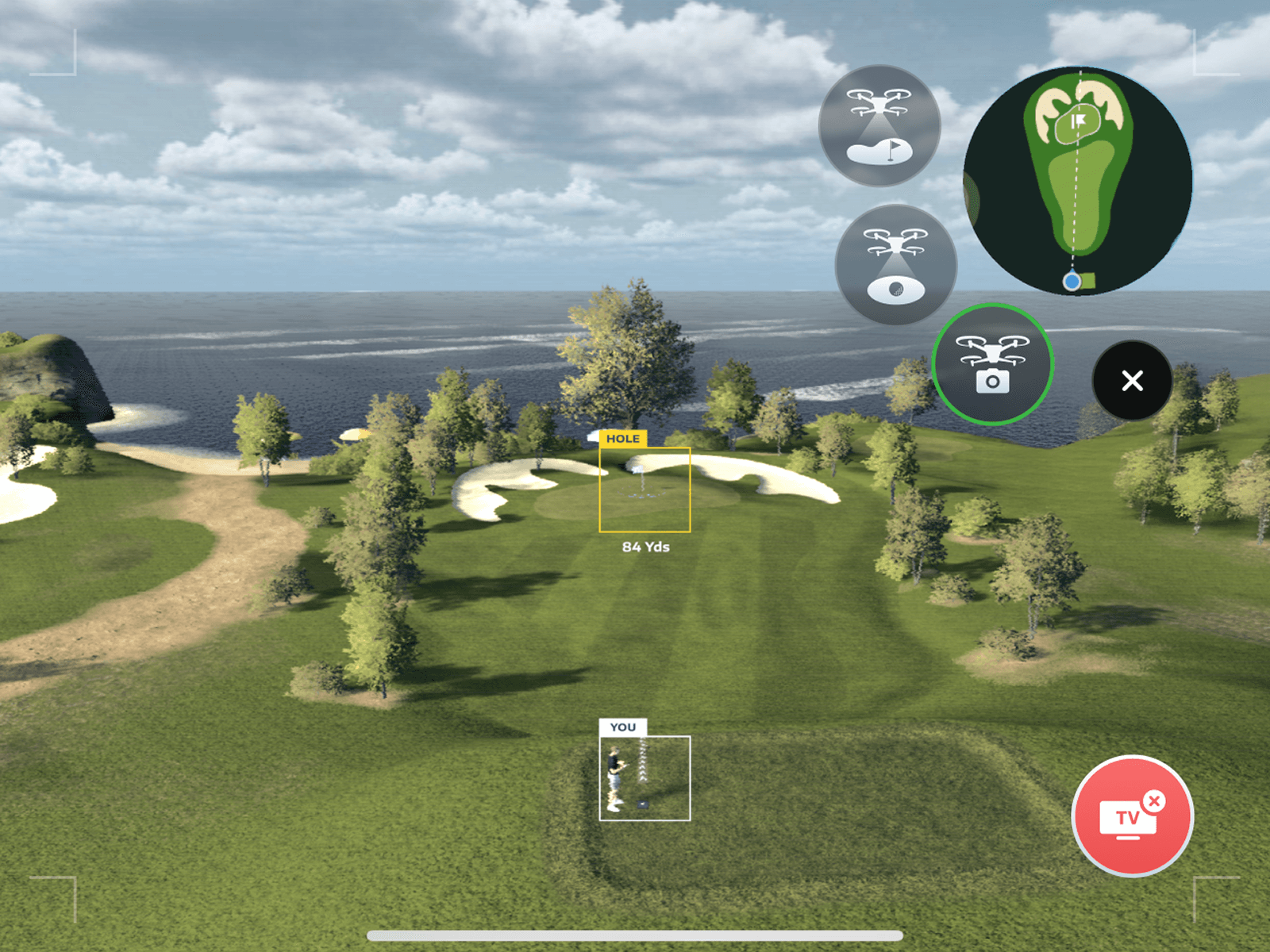This screenshot has height=952, width=1270.
Task: Click the 84 Yds distance readout
Action: [645, 547]
